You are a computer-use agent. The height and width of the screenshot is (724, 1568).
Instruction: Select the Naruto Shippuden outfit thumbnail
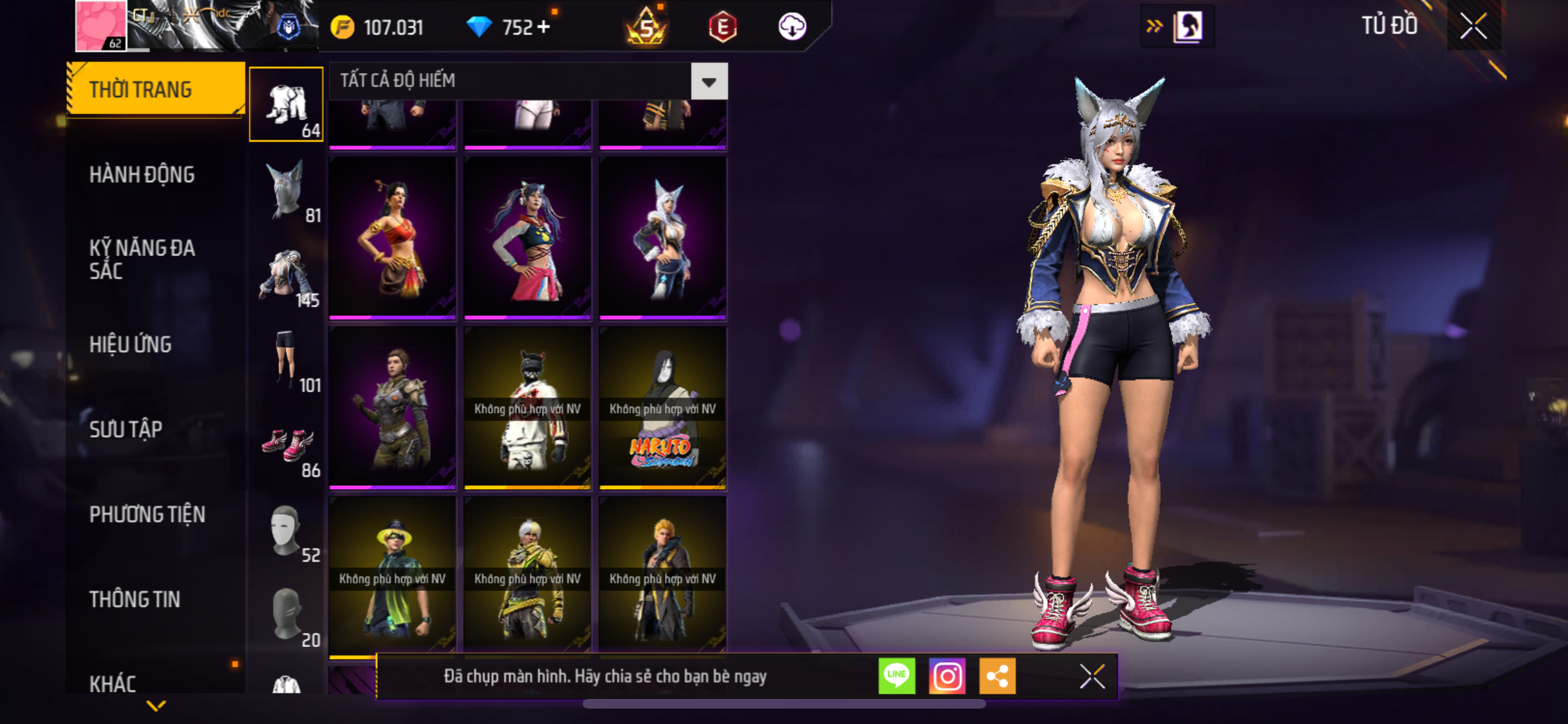662,408
